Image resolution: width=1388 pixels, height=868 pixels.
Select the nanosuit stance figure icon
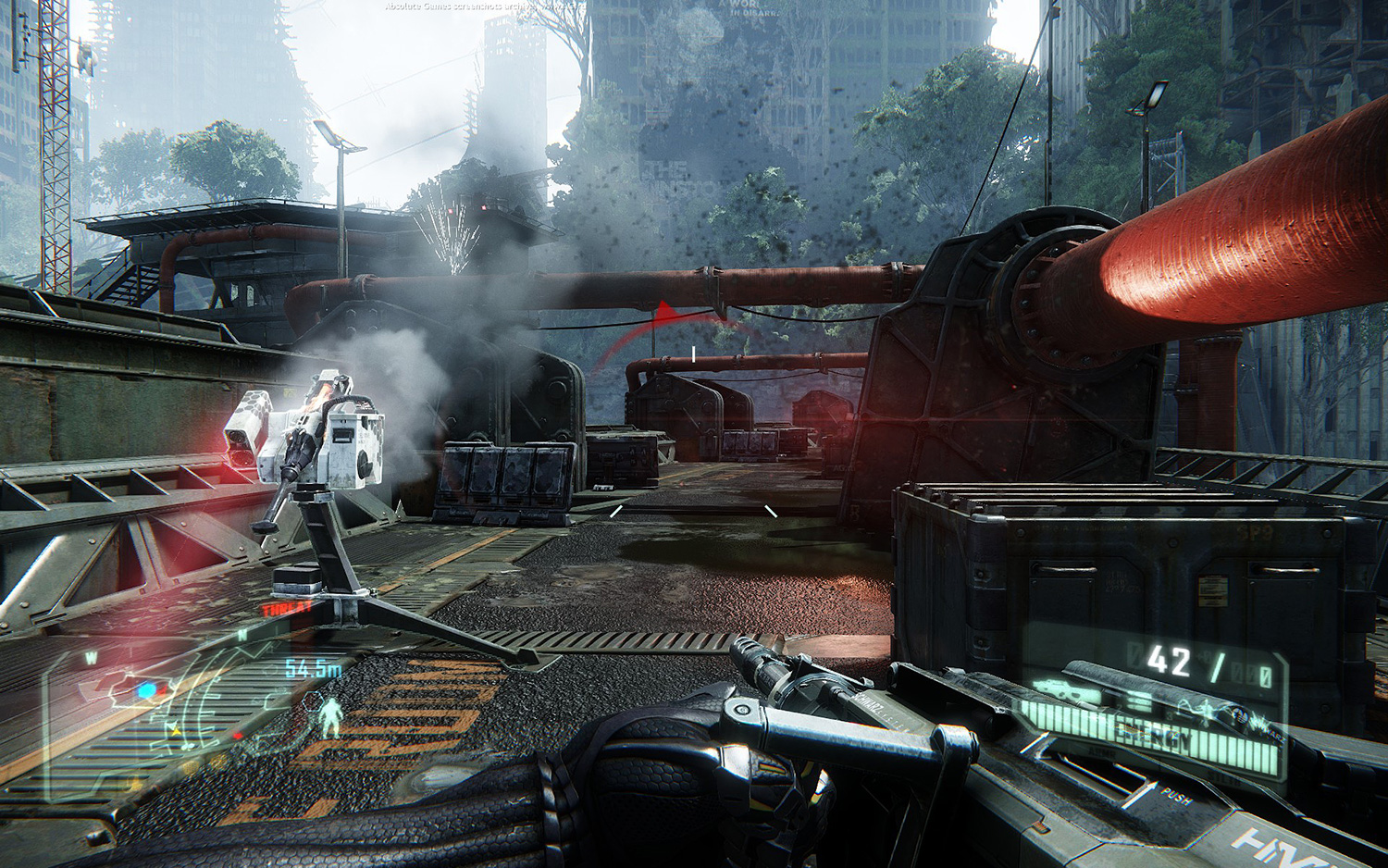(329, 717)
